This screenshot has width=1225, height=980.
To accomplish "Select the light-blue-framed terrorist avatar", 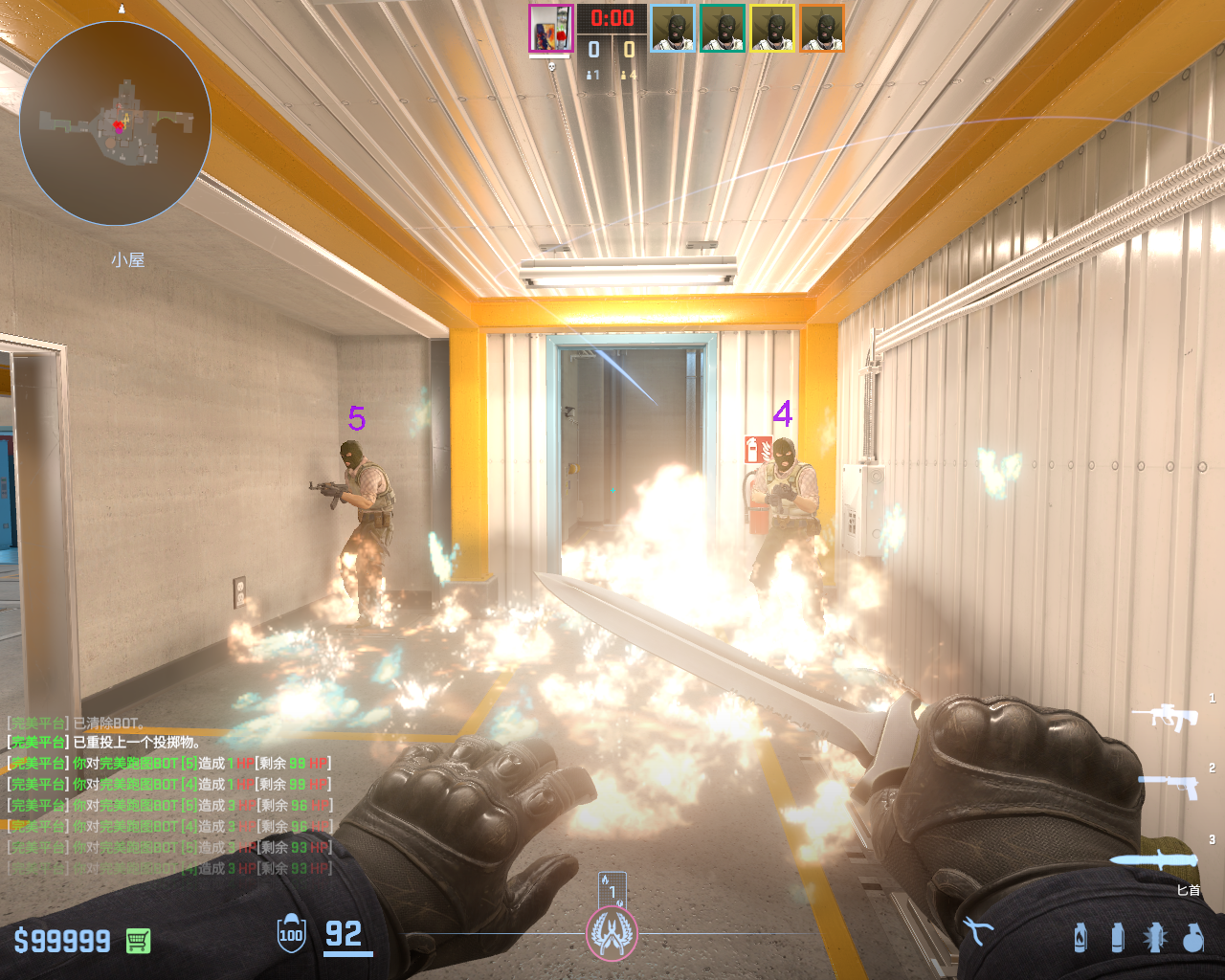I will (x=673, y=29).
